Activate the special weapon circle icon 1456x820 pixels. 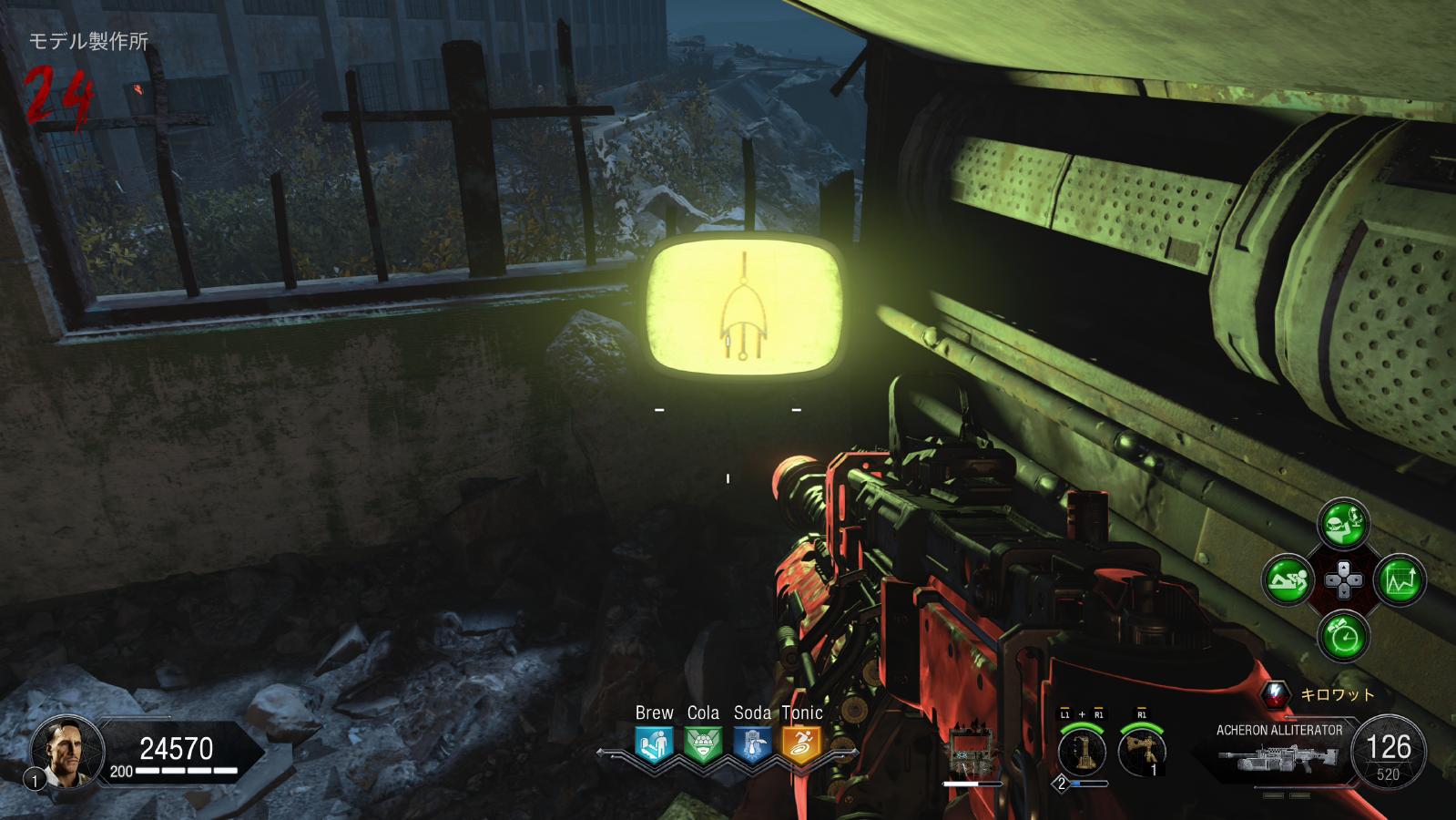(1082, 751)
